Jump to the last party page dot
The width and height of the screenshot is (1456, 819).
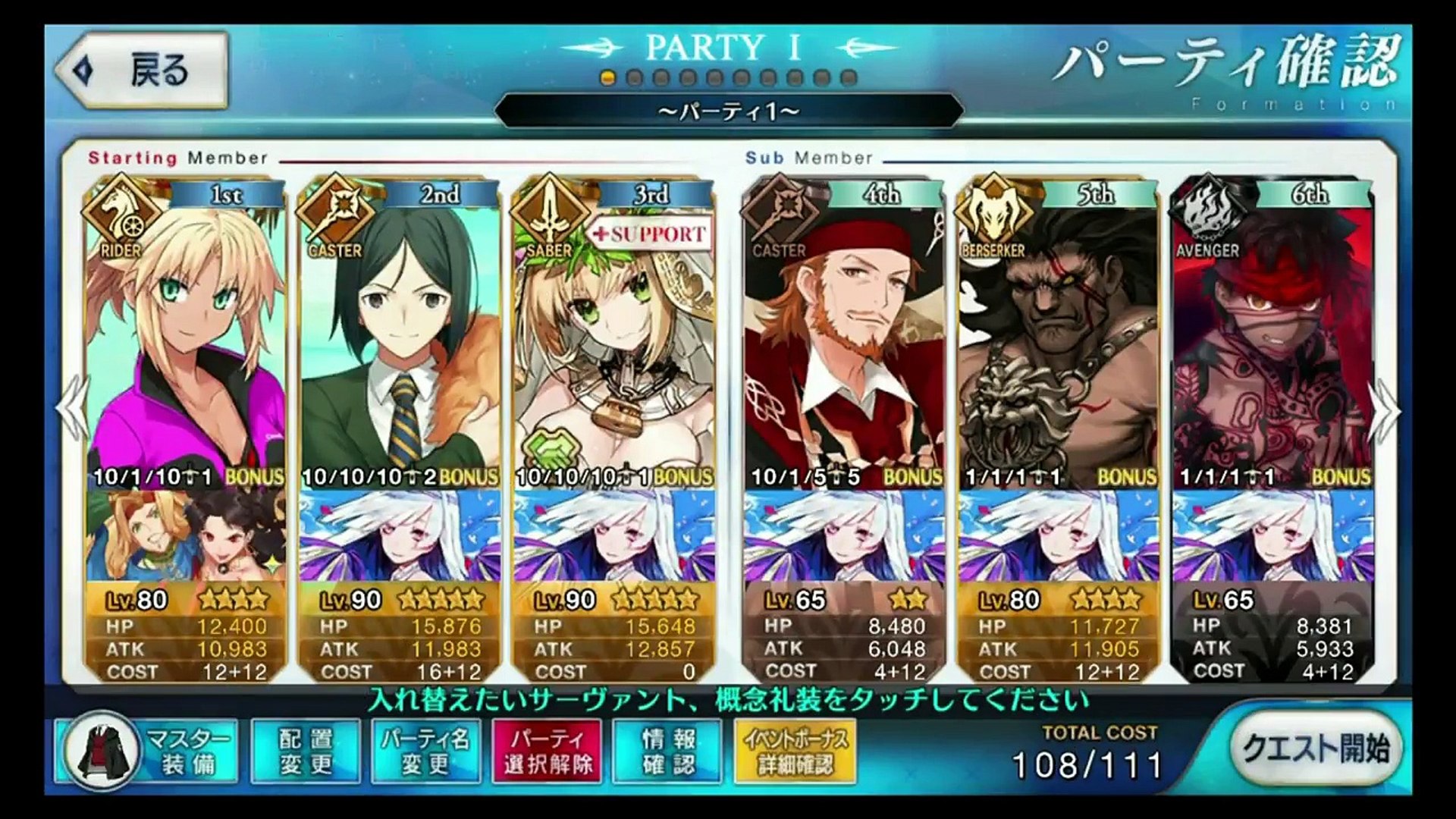pyautogui.click(x=849, y=78)
